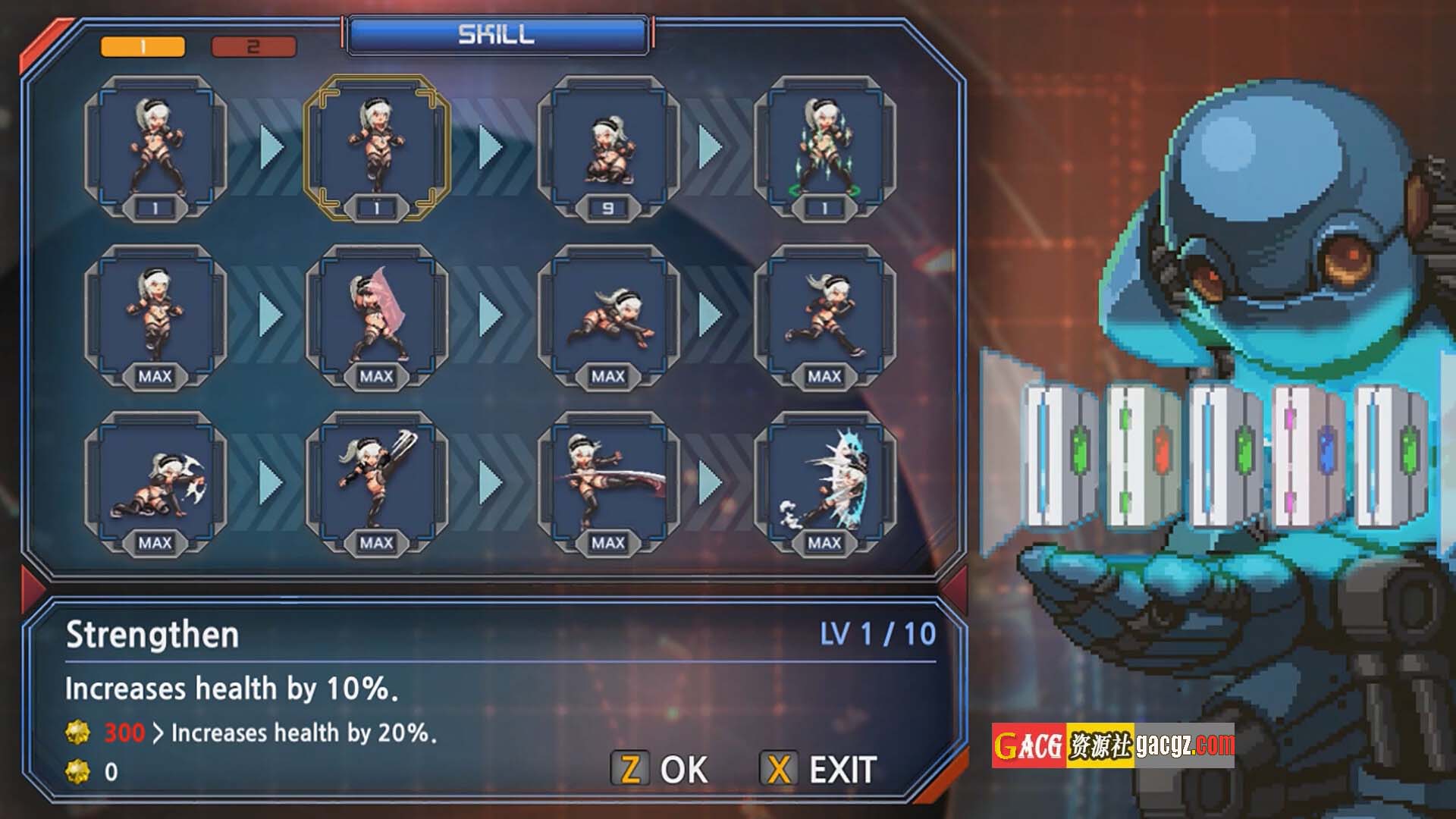1456x819 pixels.
Task: Select the pink cape guard skill
Action: click(x=377, y=316)
